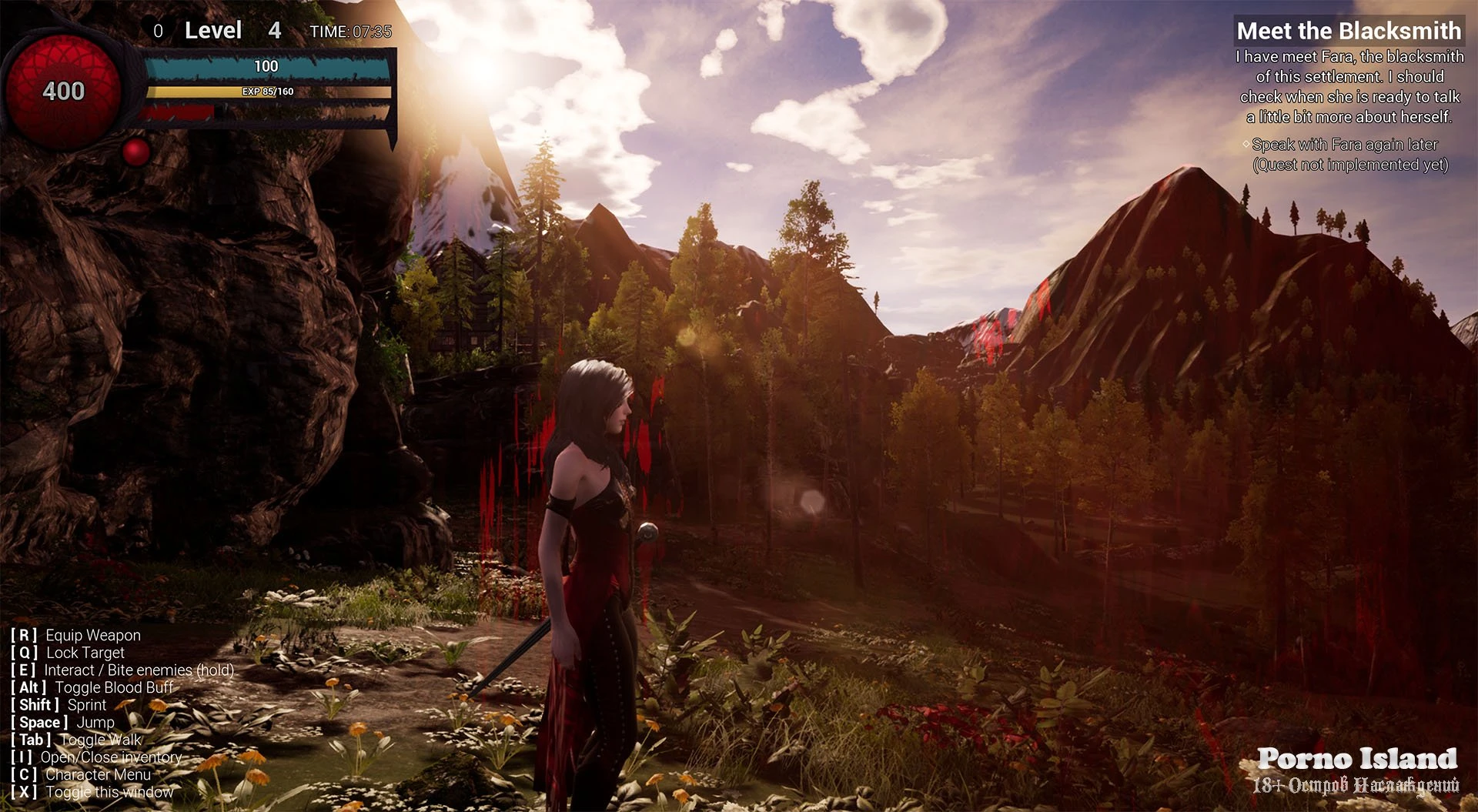Screen dimensions: 1478x812
Task: Select the Speak with Fara again objective
Action: (x=1344, y=145)
